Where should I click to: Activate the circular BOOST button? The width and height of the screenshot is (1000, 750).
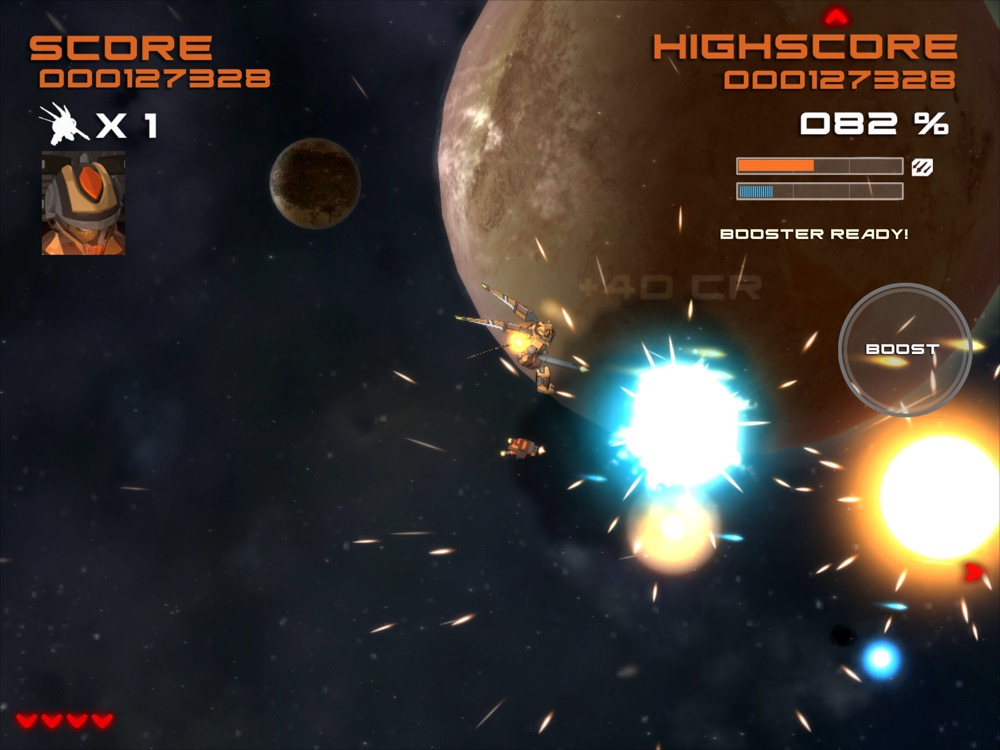(903, 349)
